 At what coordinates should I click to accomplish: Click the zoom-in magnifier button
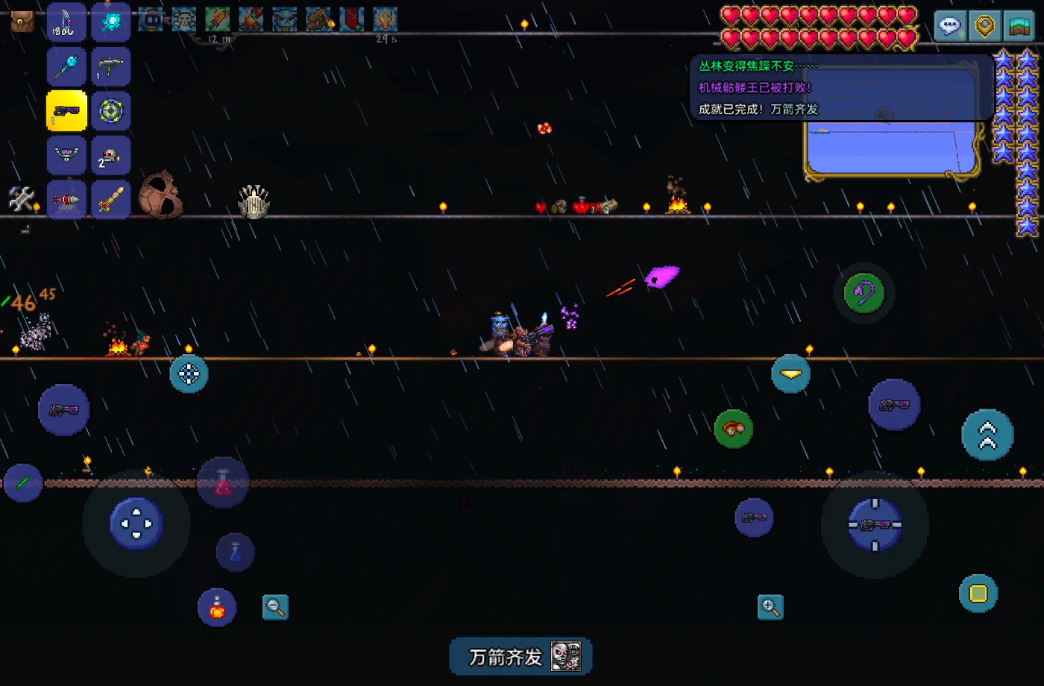coord(770,606)
